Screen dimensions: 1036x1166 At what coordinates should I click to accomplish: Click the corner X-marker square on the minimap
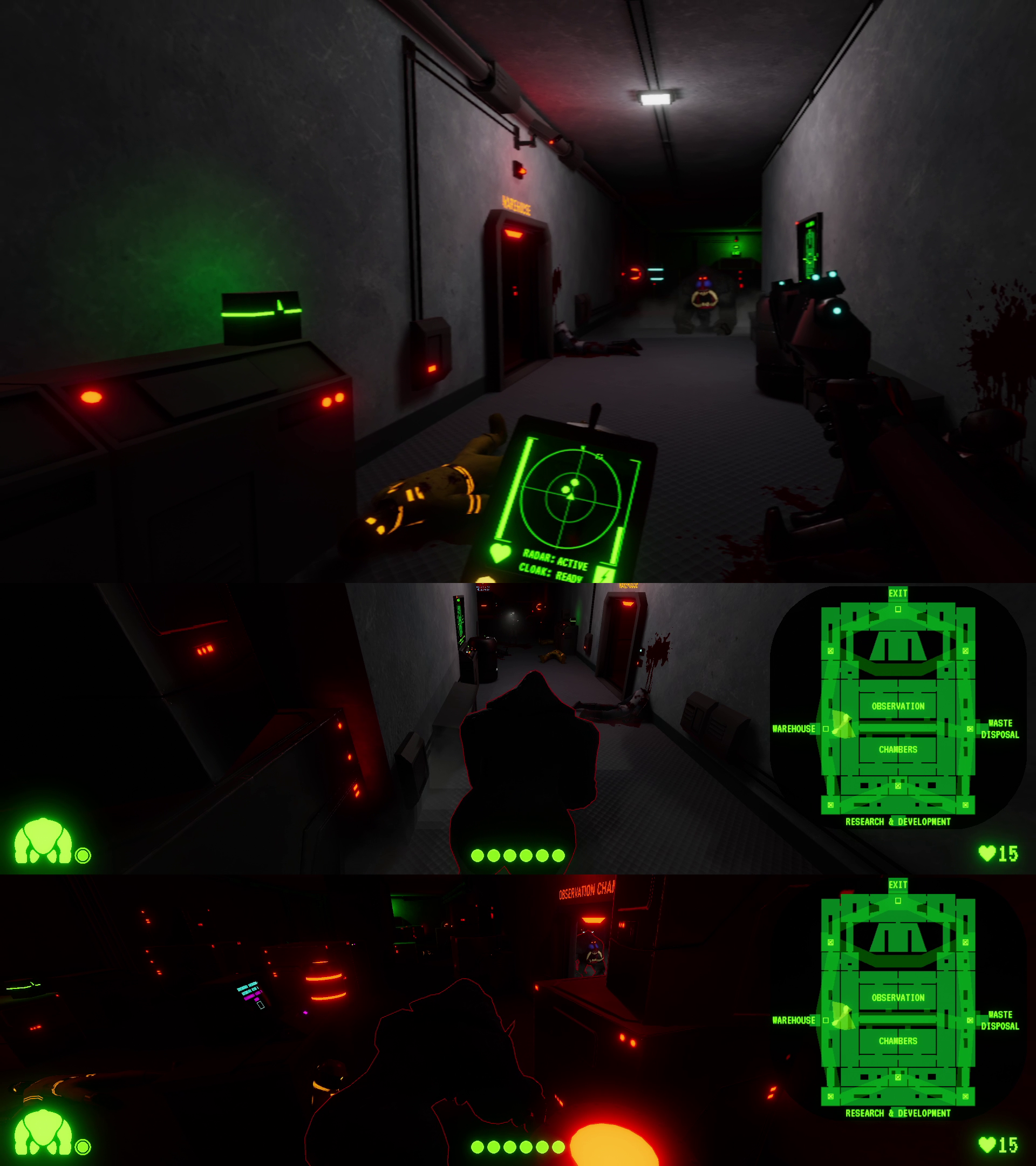[831, 650]
